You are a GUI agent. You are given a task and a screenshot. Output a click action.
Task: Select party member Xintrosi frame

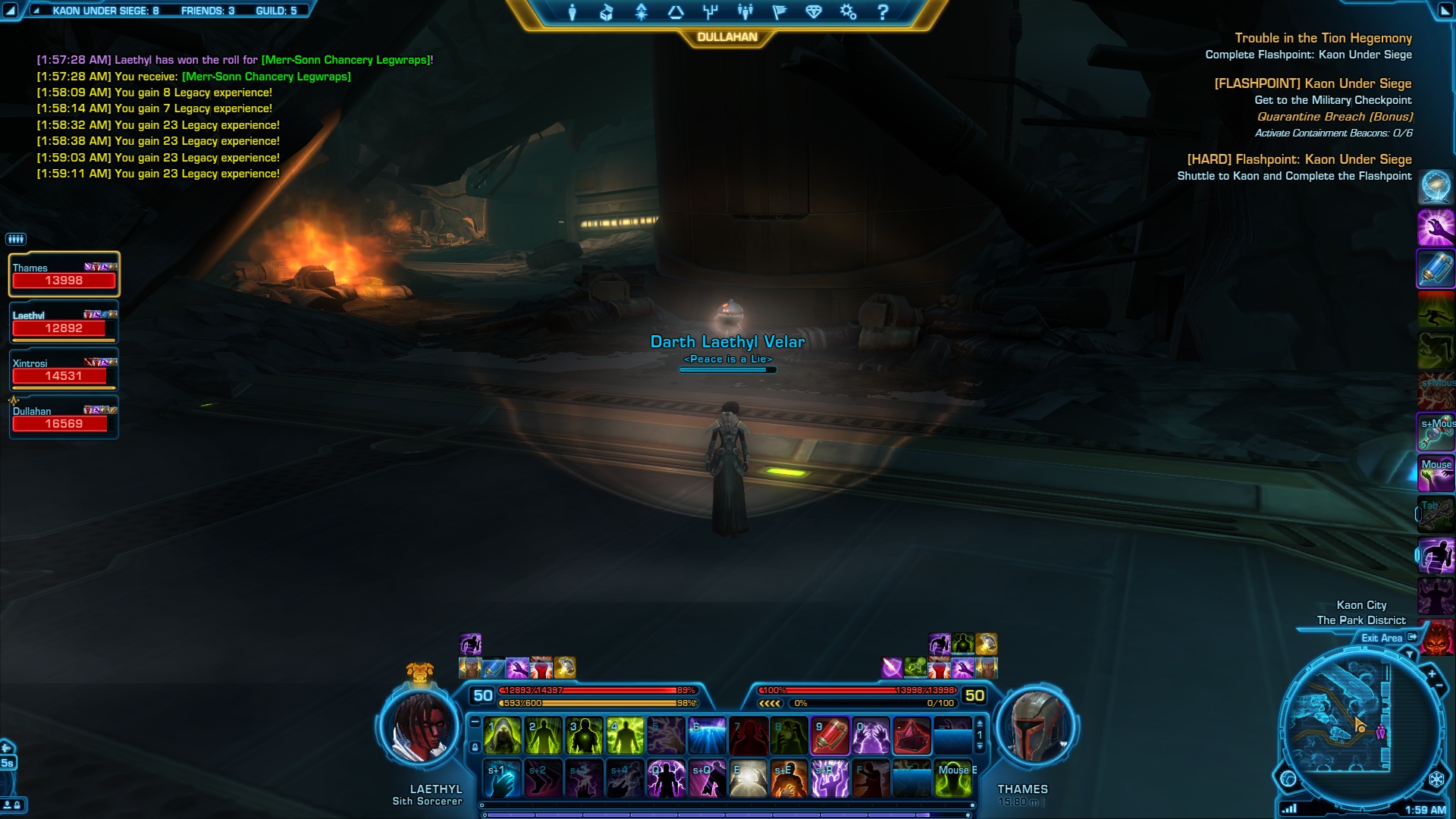64,370
